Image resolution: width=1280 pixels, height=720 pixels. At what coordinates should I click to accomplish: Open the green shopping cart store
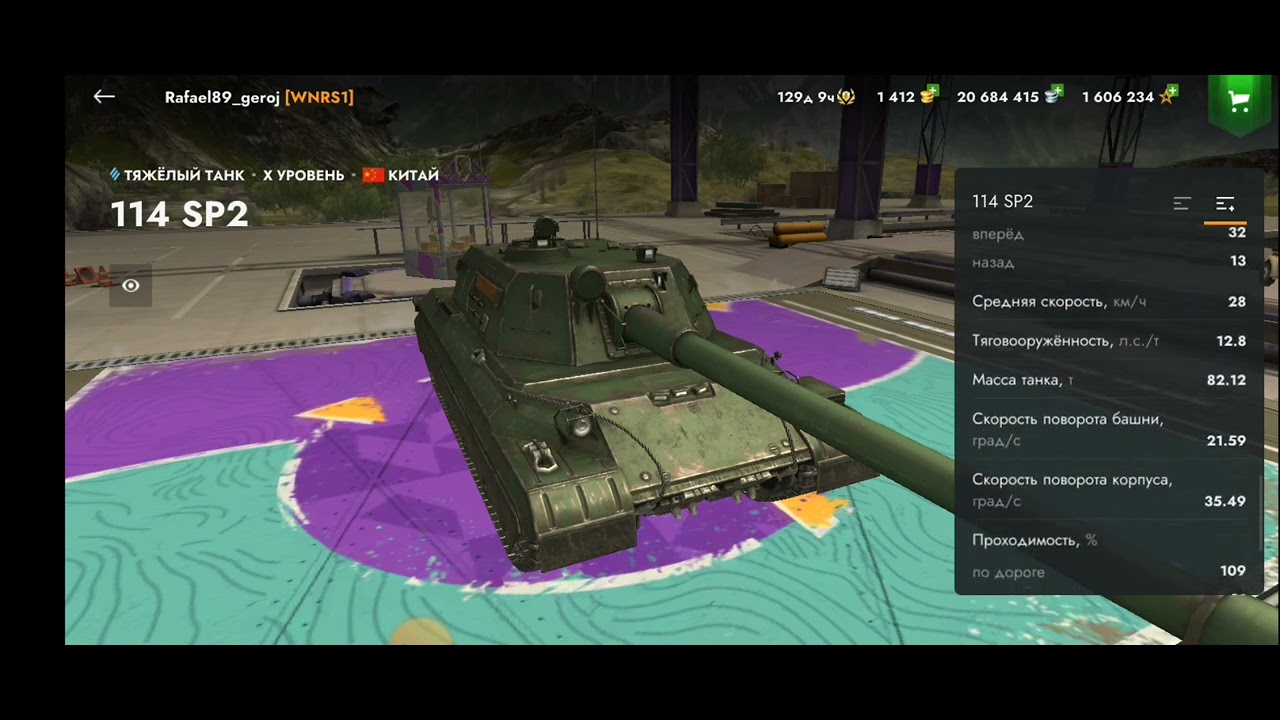1239,100
